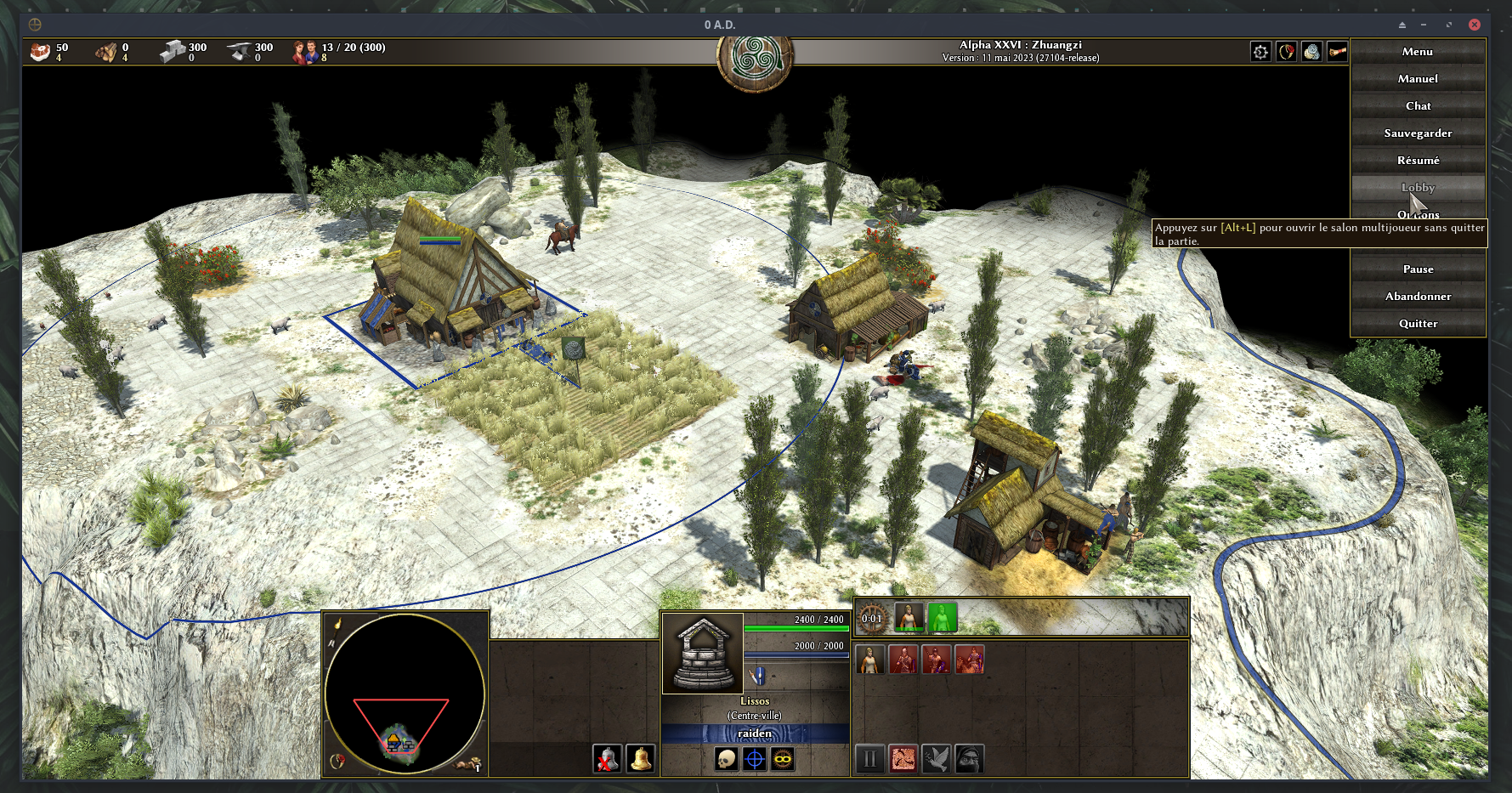
Task: Open the Manuel entry in the menu
Action: tap(1418, 79)
